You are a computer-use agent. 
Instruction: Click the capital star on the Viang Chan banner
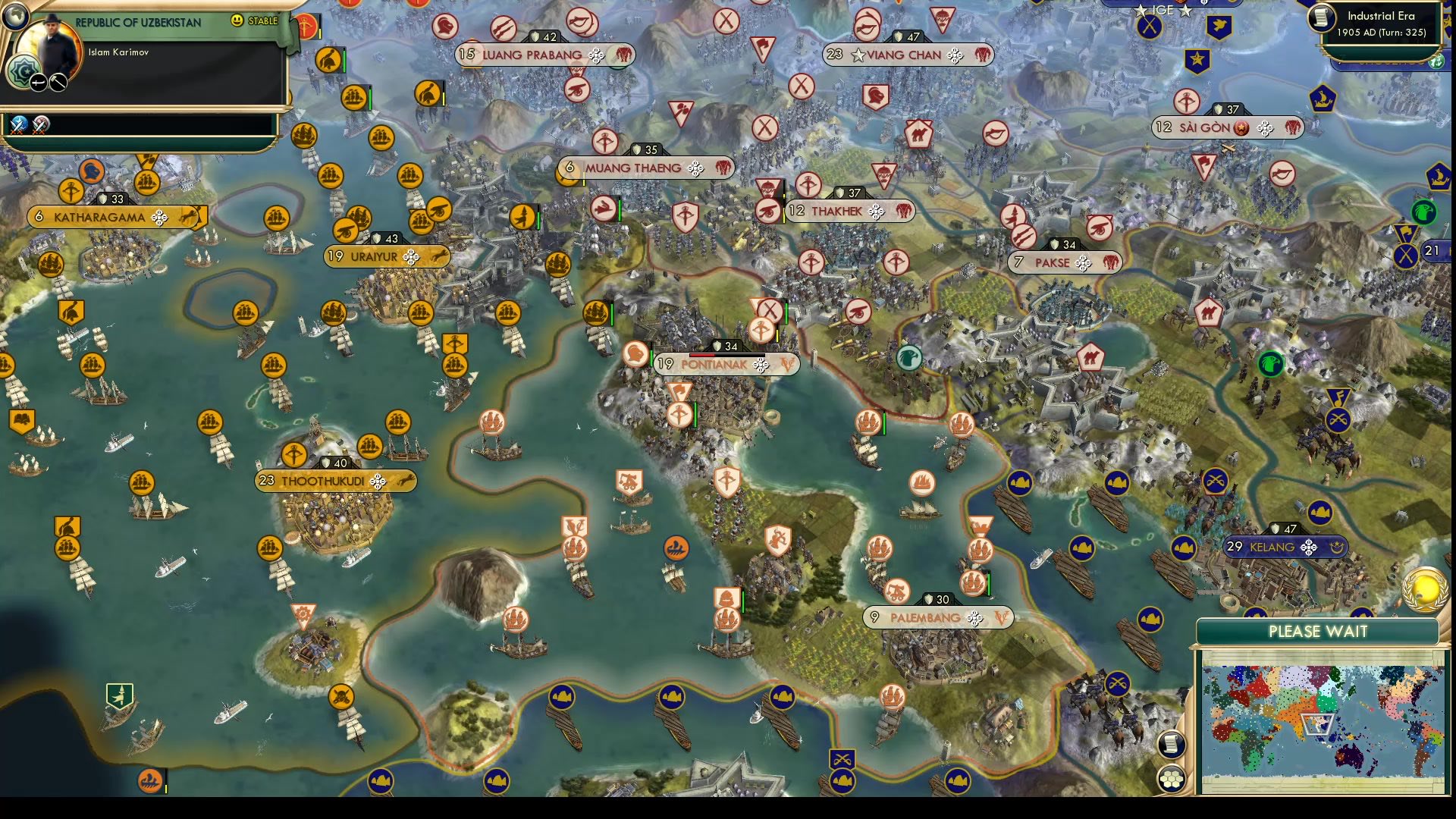tap(858, 55)
